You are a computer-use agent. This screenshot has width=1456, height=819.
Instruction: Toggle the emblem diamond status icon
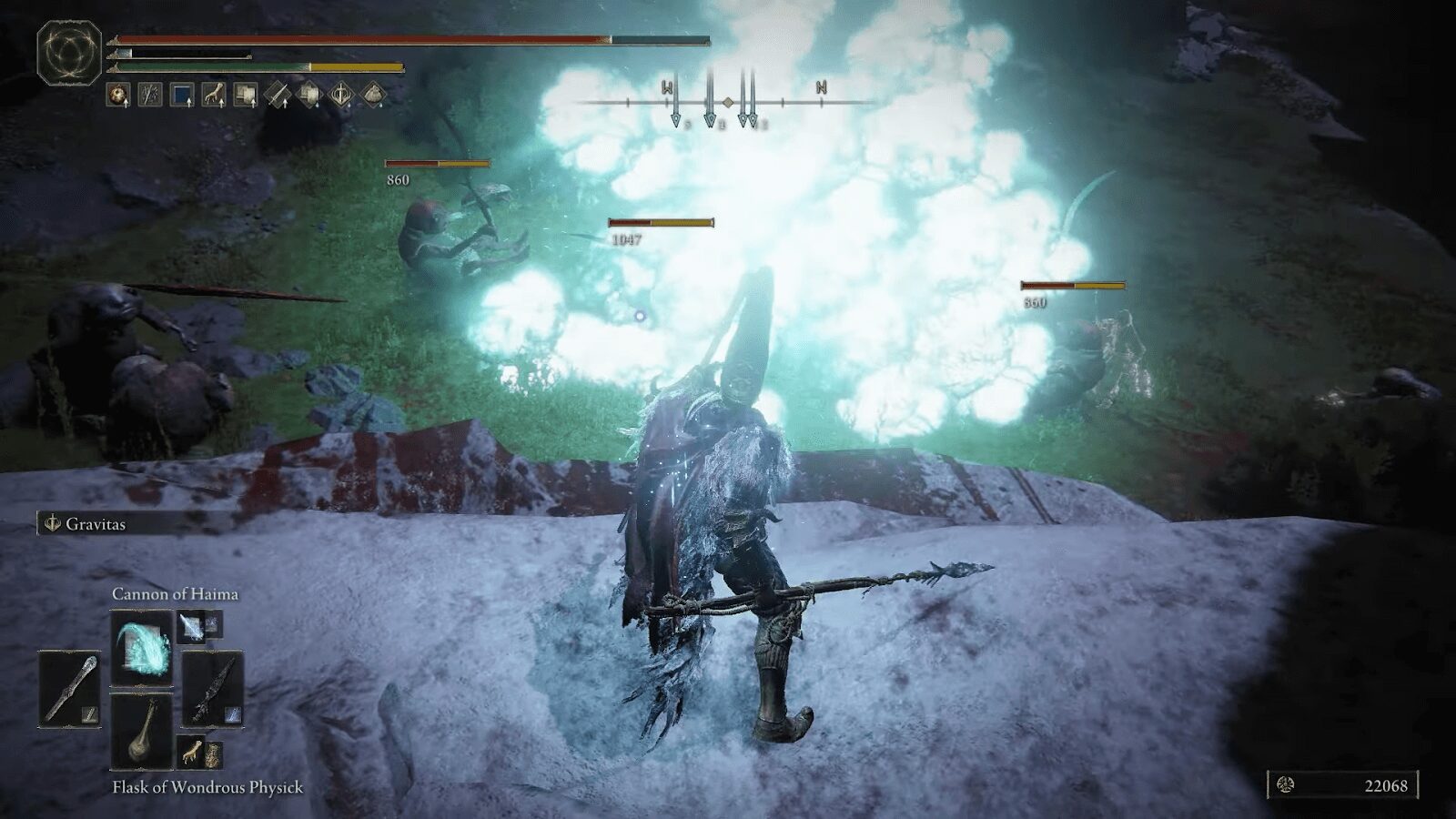(343, 95)
